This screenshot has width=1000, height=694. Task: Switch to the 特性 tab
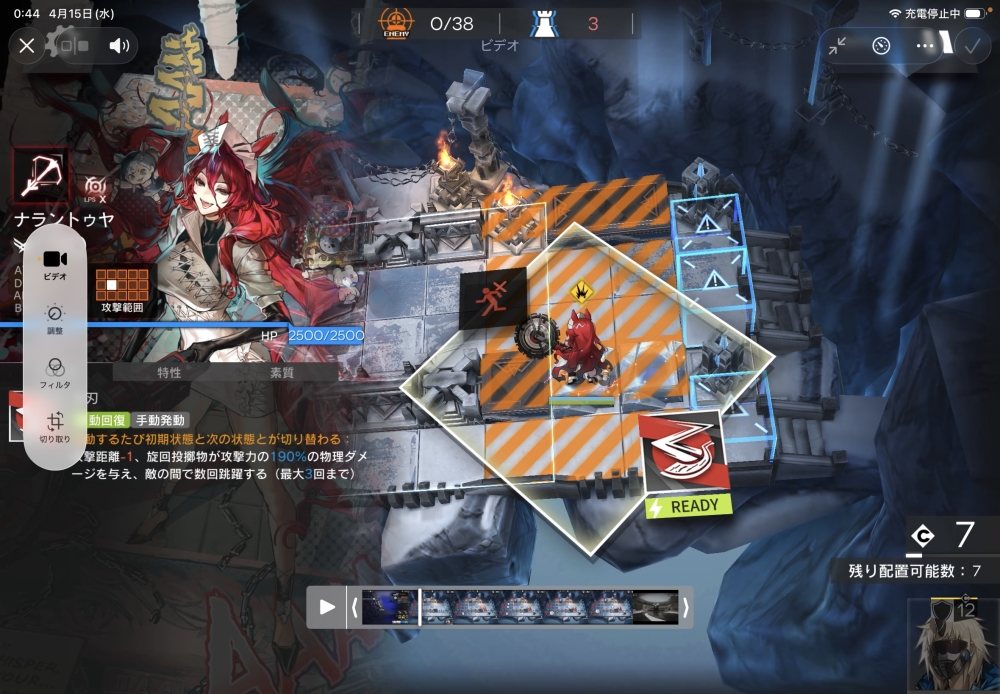pyautogui.click(x=170, y=373)
